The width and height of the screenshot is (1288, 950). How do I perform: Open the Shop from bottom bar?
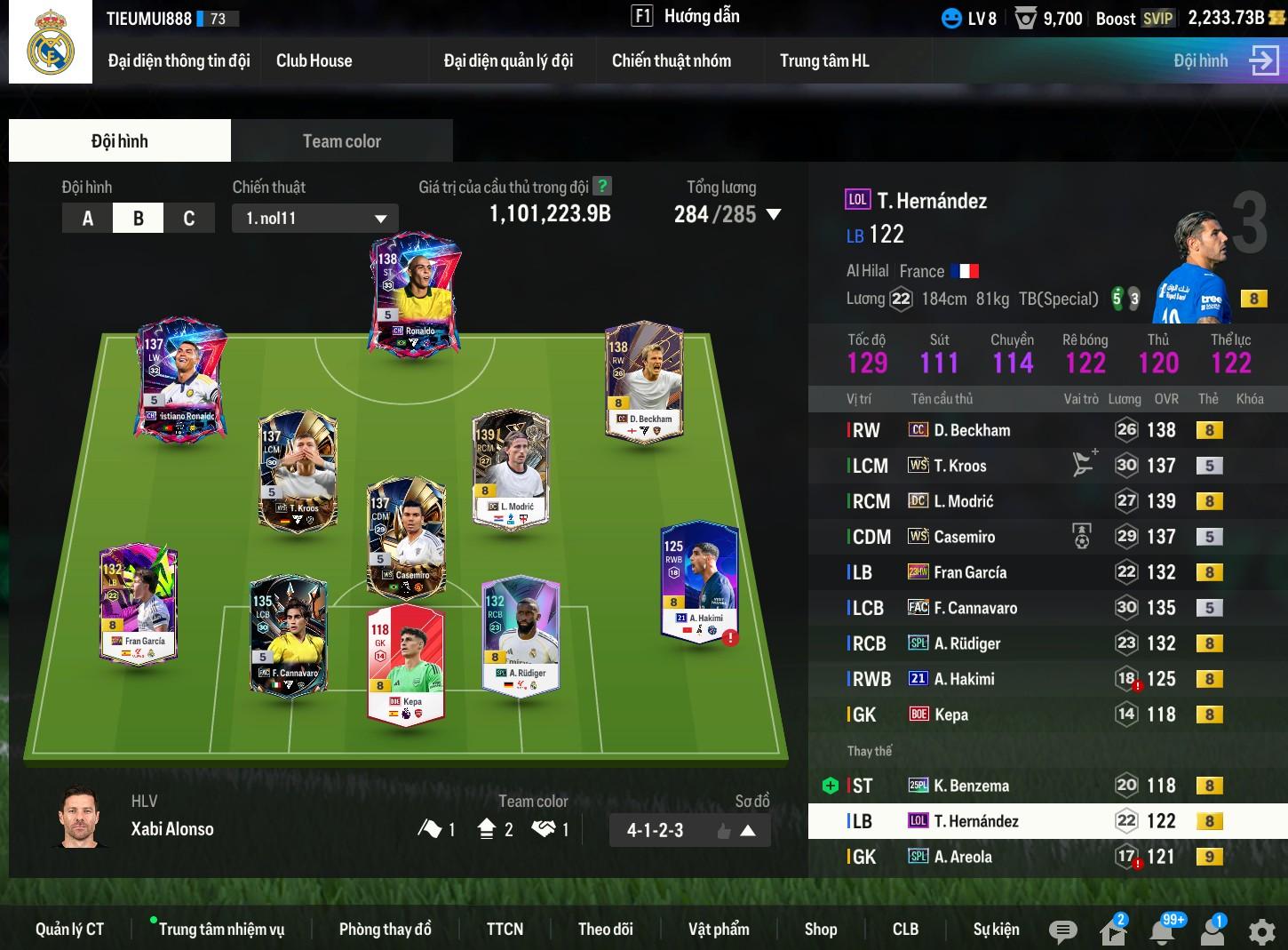820,929
